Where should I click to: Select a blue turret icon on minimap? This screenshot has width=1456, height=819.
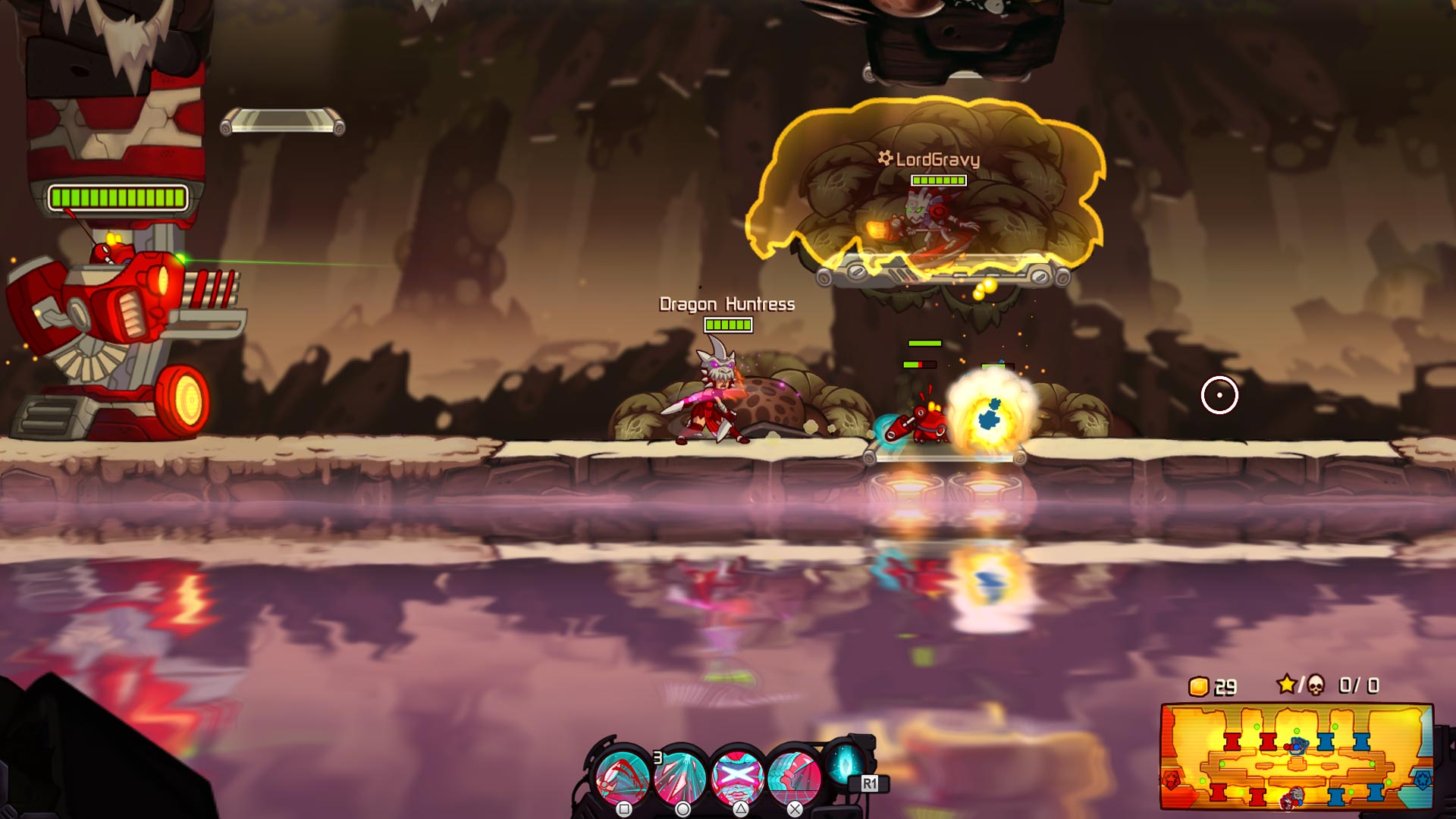[x=1326, y=742]
